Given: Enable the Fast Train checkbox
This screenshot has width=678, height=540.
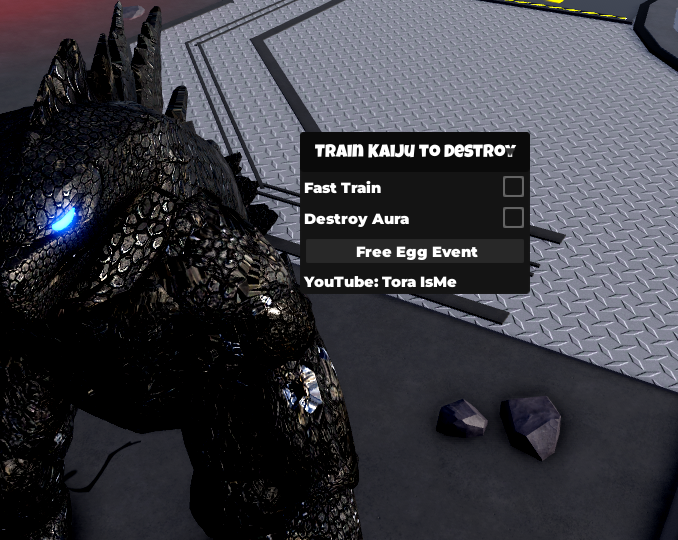Looking at the screenshot, I should point(513,187).
